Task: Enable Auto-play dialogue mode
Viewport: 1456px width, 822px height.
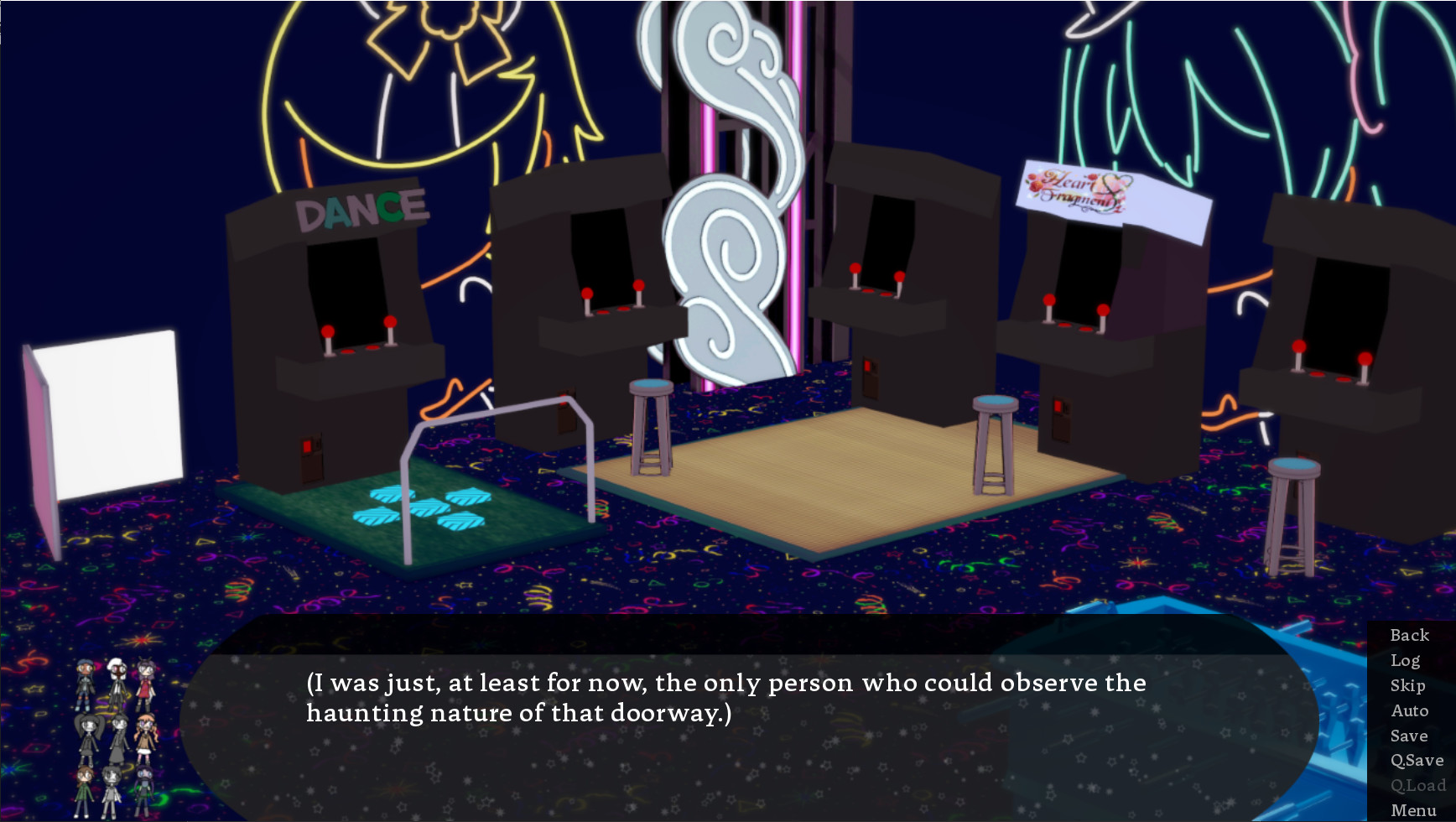Action: pos(1410,710)
